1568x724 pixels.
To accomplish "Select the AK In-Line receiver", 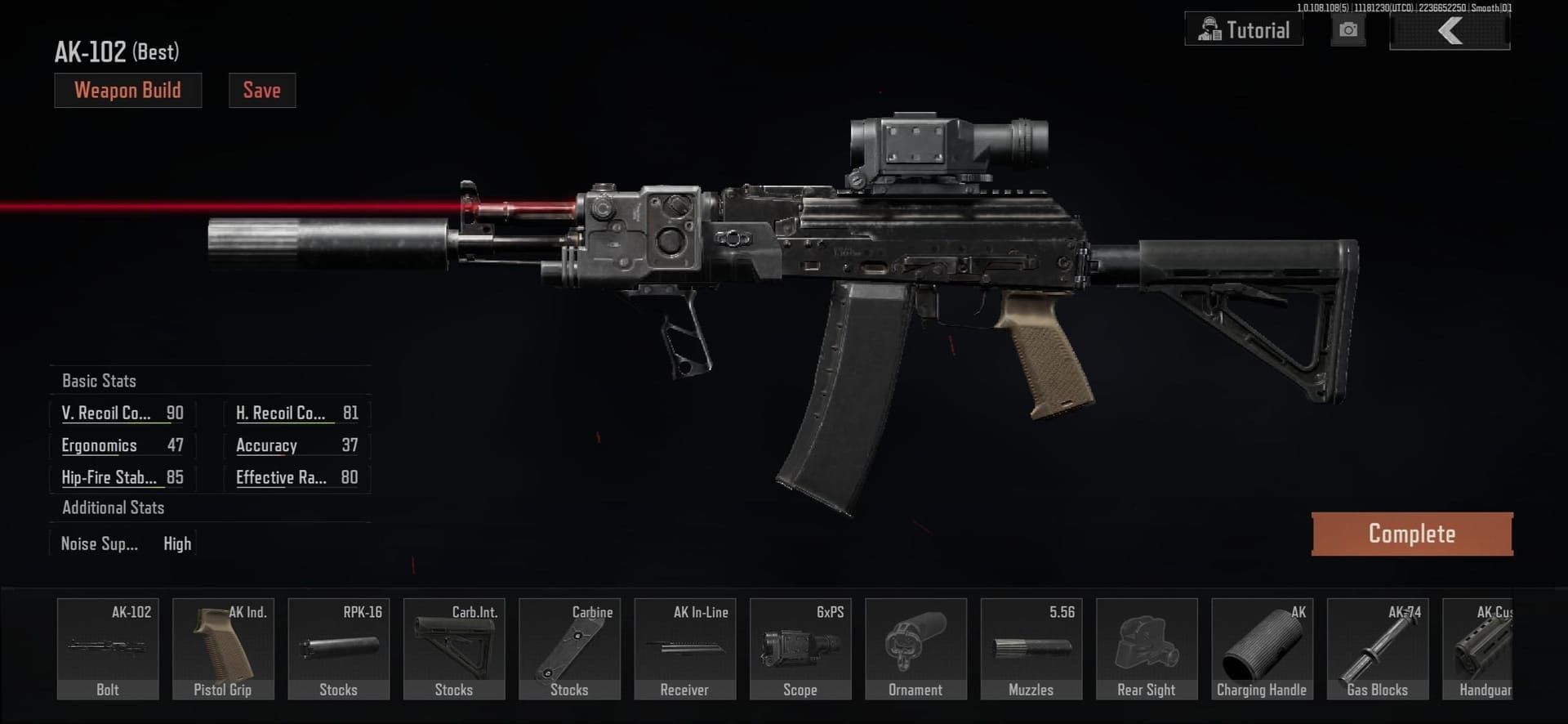I will click(685, 648).
